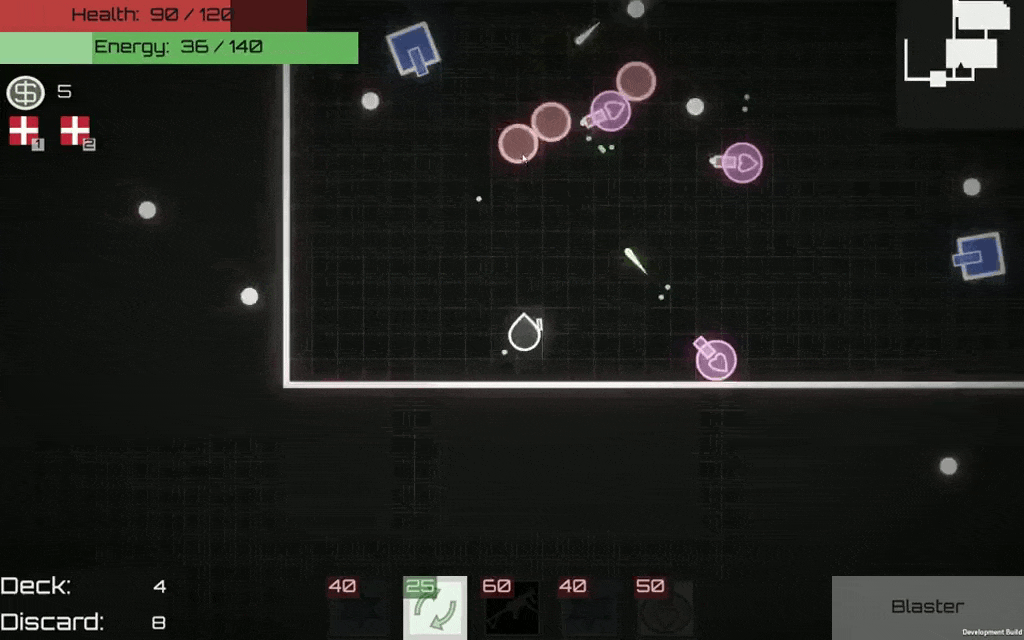Use the medkit numbered 2
1024x640 pixels.
(76, 131)
